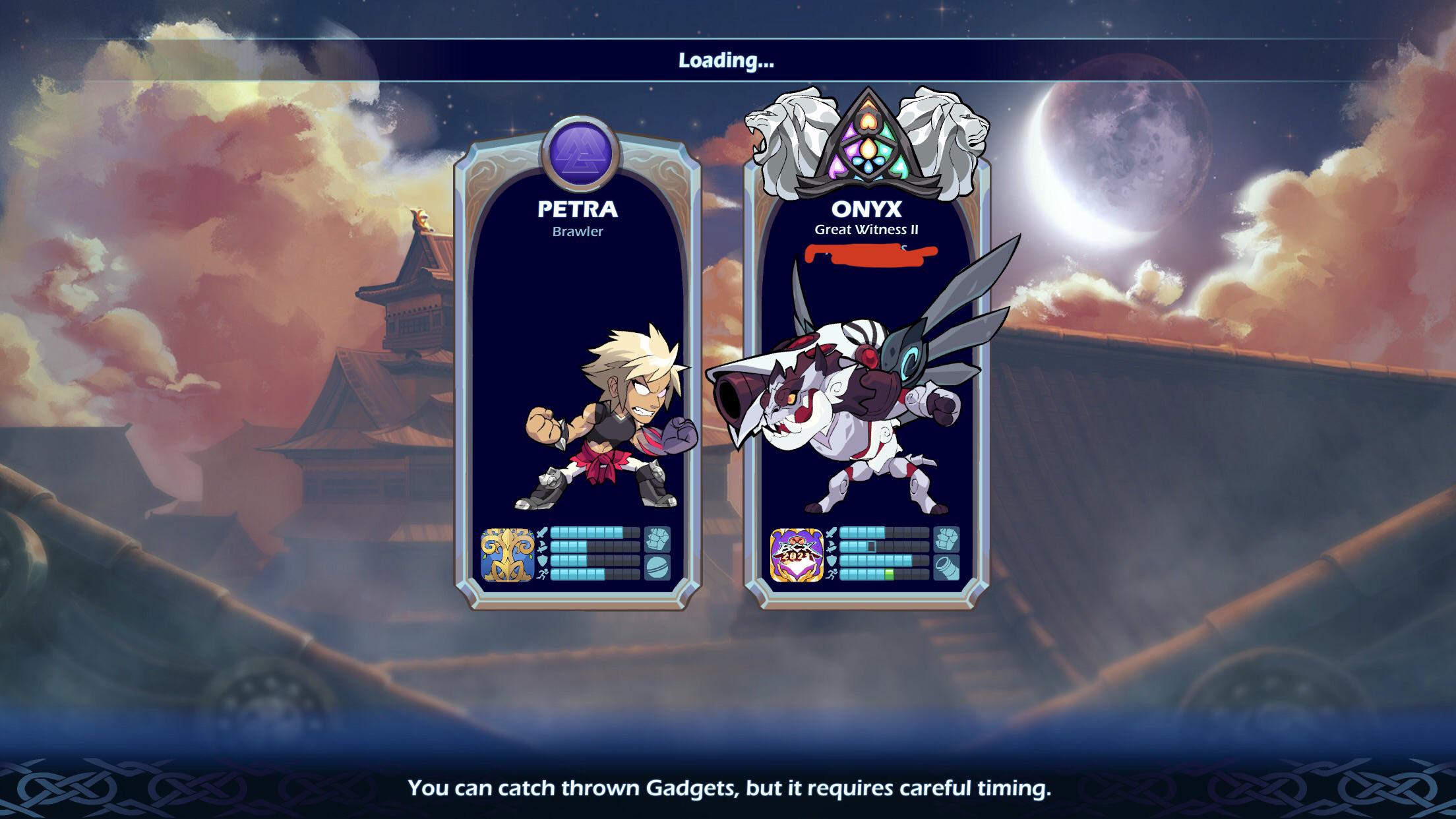This screenshot has width=1456, height=819.
Task: Click the running speed stat icon on Onyx's card
Action: coord(832,575)
